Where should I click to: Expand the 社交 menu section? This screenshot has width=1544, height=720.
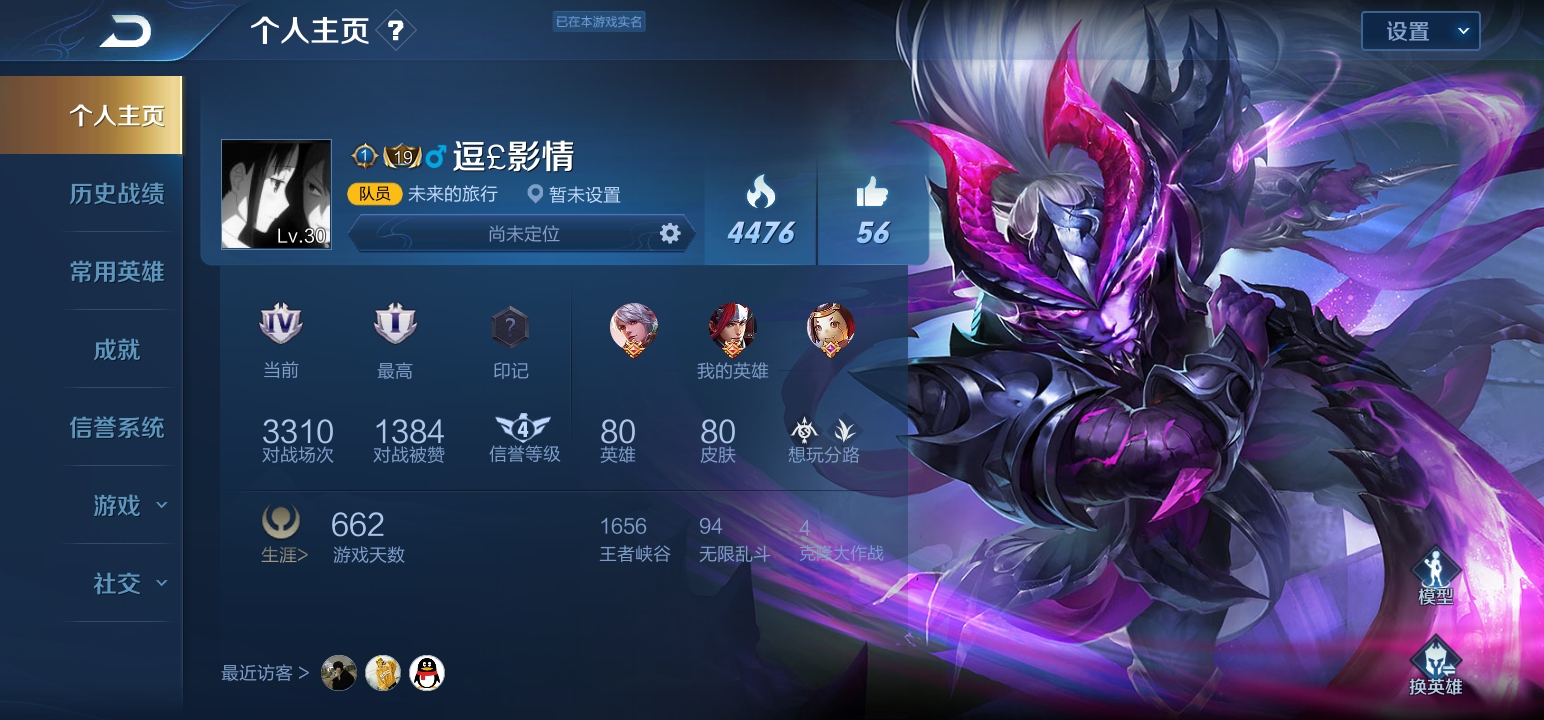[x=128, y=583]
